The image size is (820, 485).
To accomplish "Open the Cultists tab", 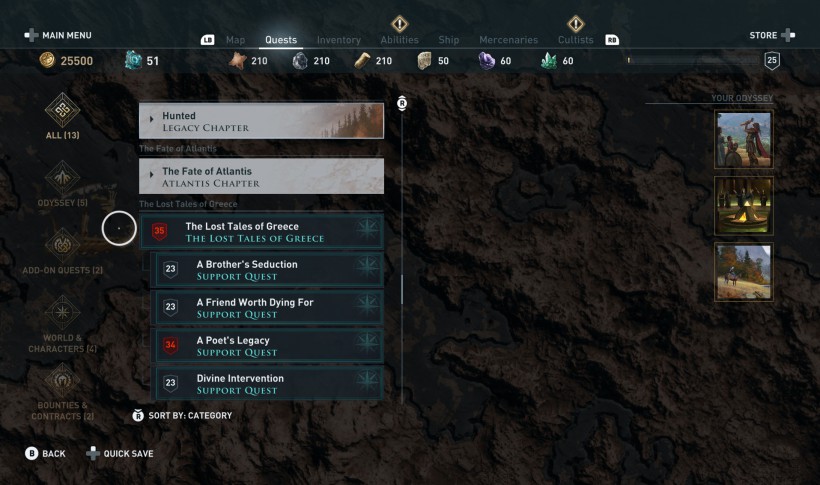I will 575,40.
